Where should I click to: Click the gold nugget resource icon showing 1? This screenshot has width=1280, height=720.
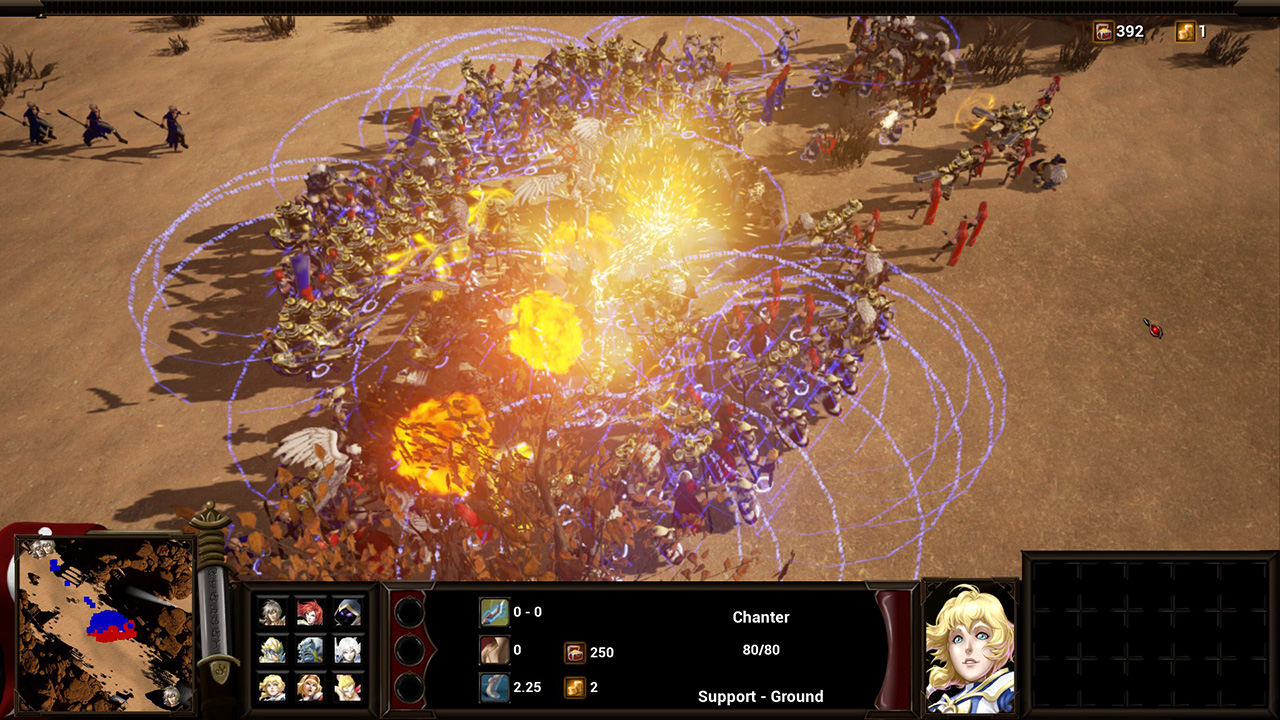(x=1184, y=31)
